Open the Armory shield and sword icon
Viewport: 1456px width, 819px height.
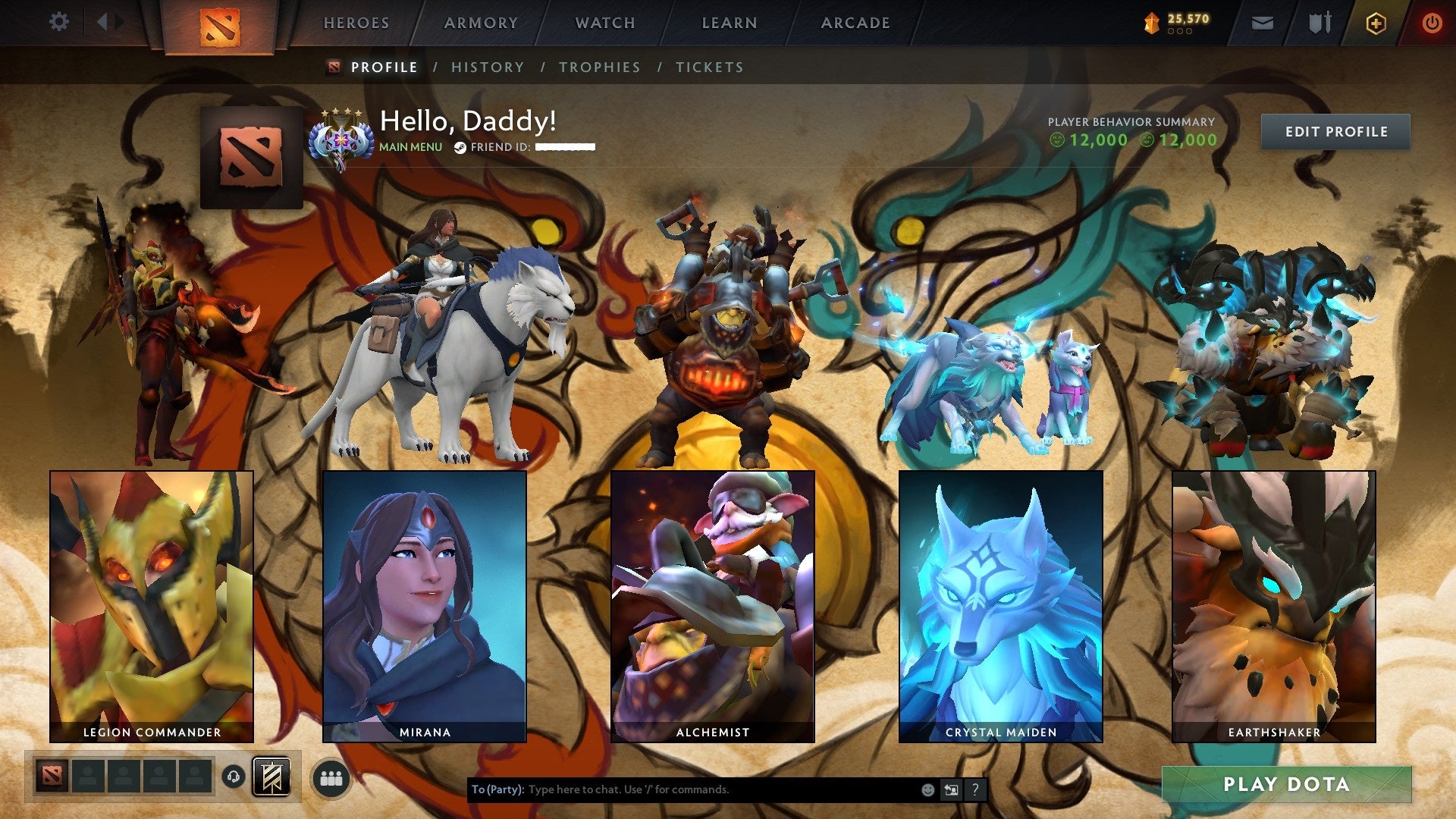click(1319, 23)
